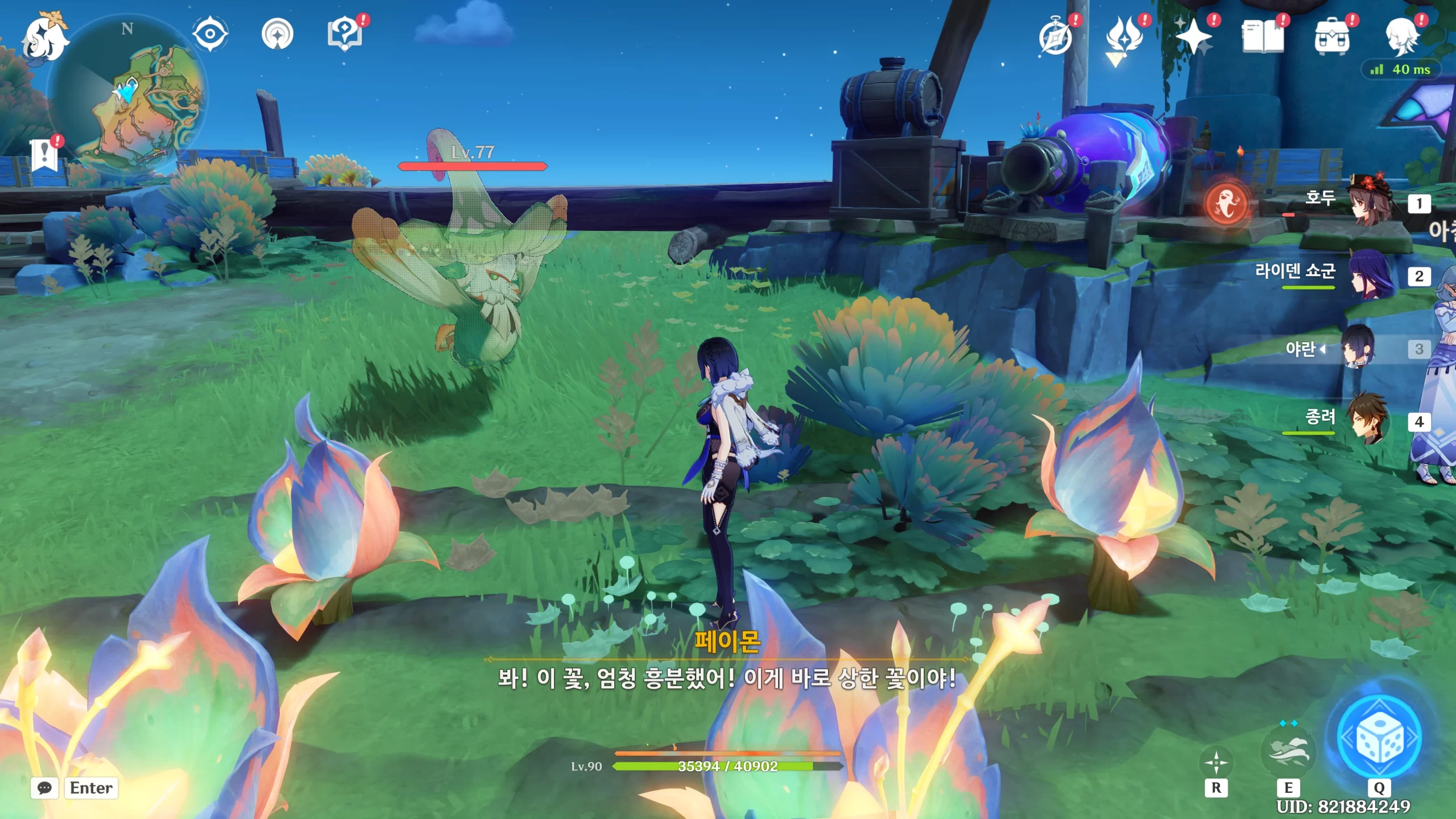Select active party member 야란
Viewport: 1456px width, 819px height.
pos(1358,348)
